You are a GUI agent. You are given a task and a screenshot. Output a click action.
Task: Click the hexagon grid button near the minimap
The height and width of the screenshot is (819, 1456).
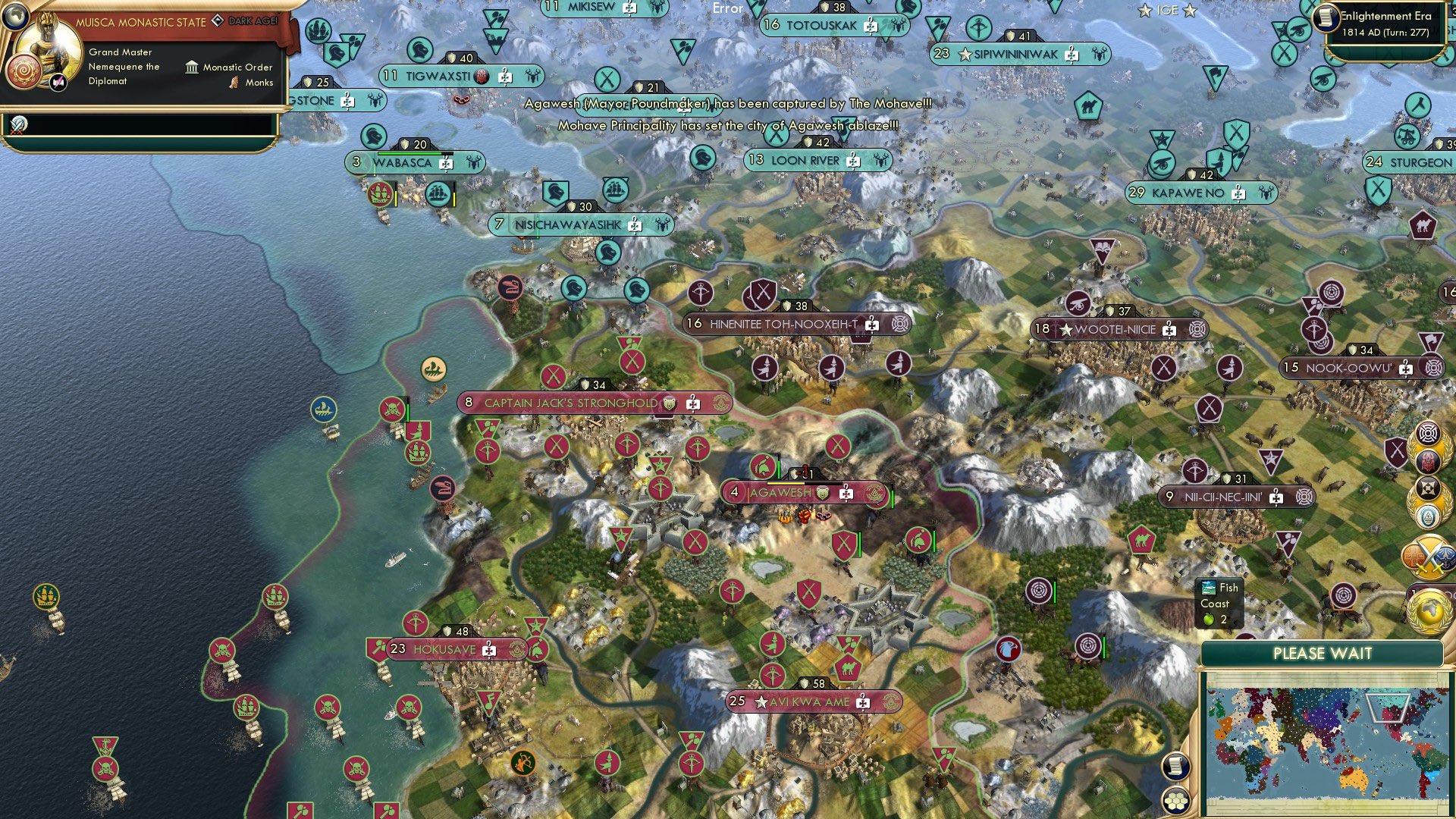[1176, 802]
